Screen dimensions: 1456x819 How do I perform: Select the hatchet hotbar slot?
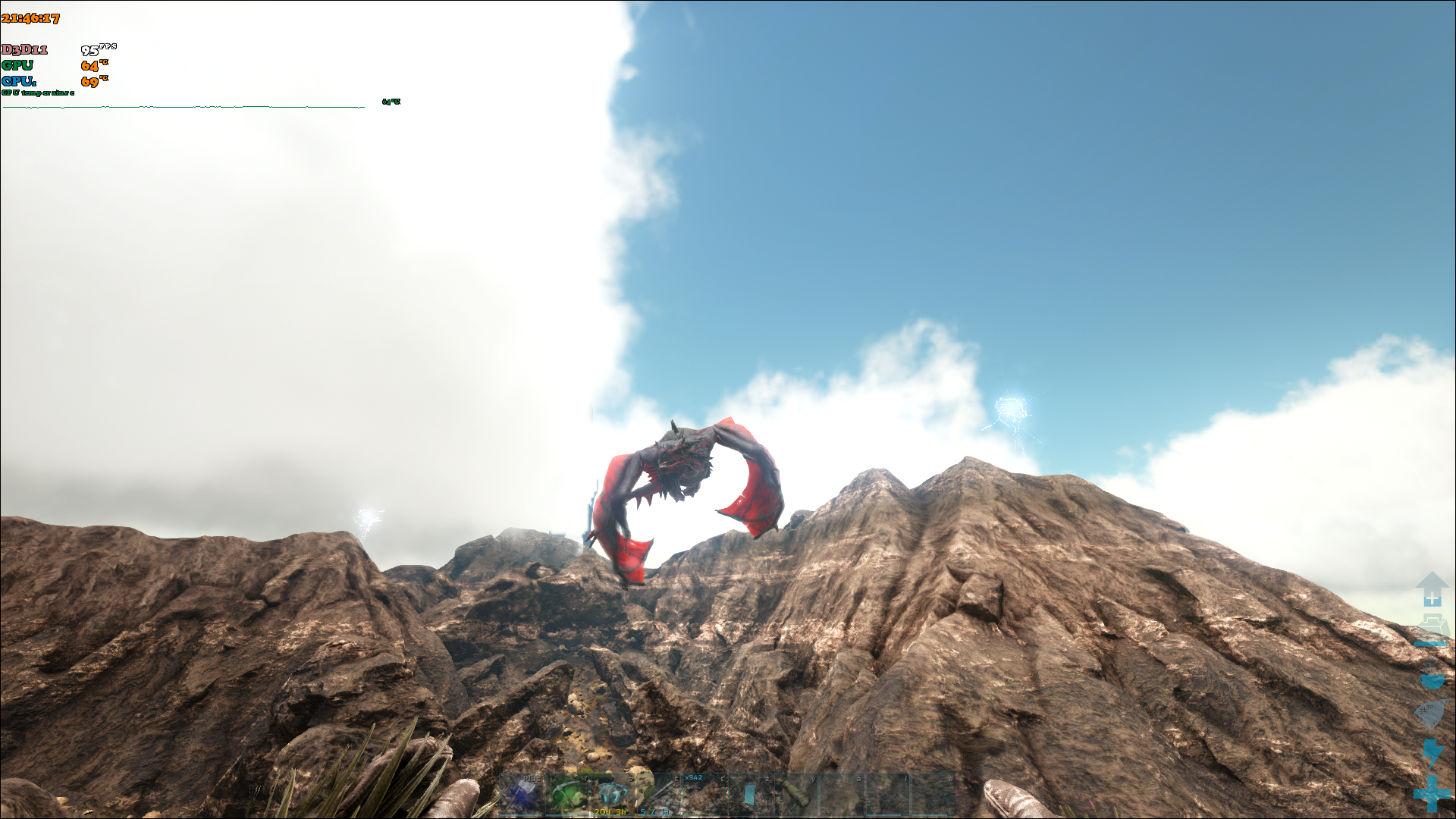click(522, 794)
